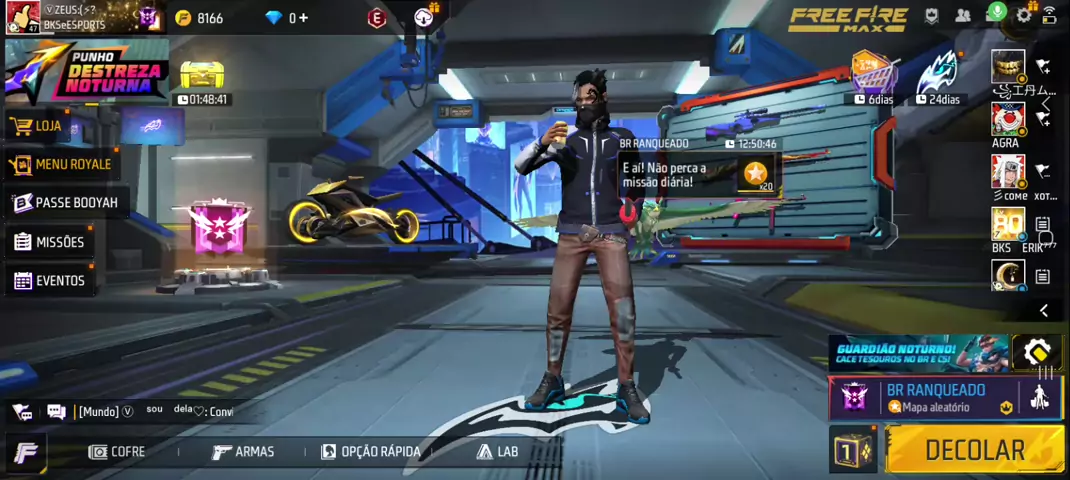Add diamonds with the plus button
The image size is (1070, 480).
pos(303,18)
